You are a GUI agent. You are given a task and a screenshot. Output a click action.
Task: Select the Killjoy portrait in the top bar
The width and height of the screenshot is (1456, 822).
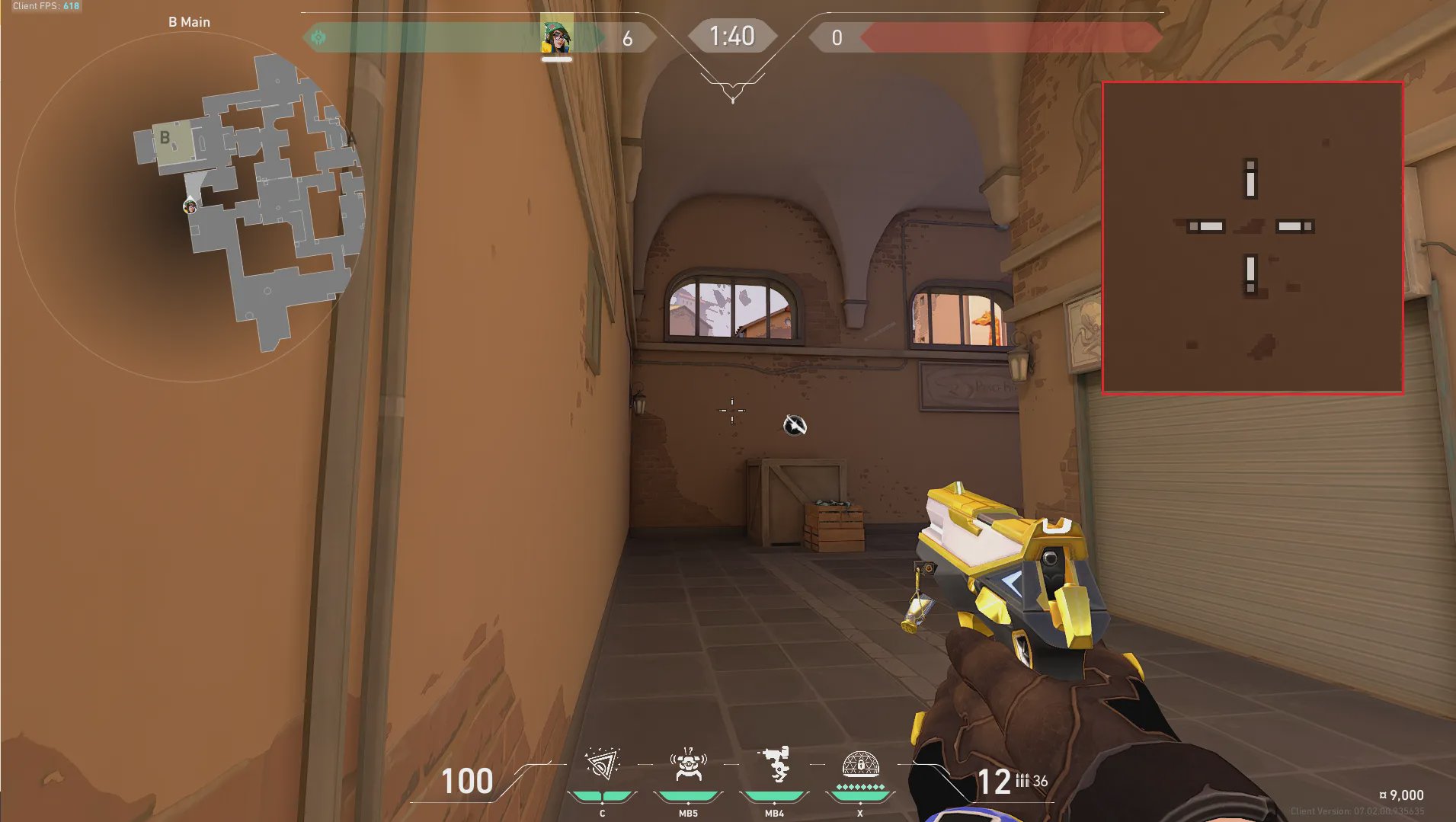click(x=556, y=37)
